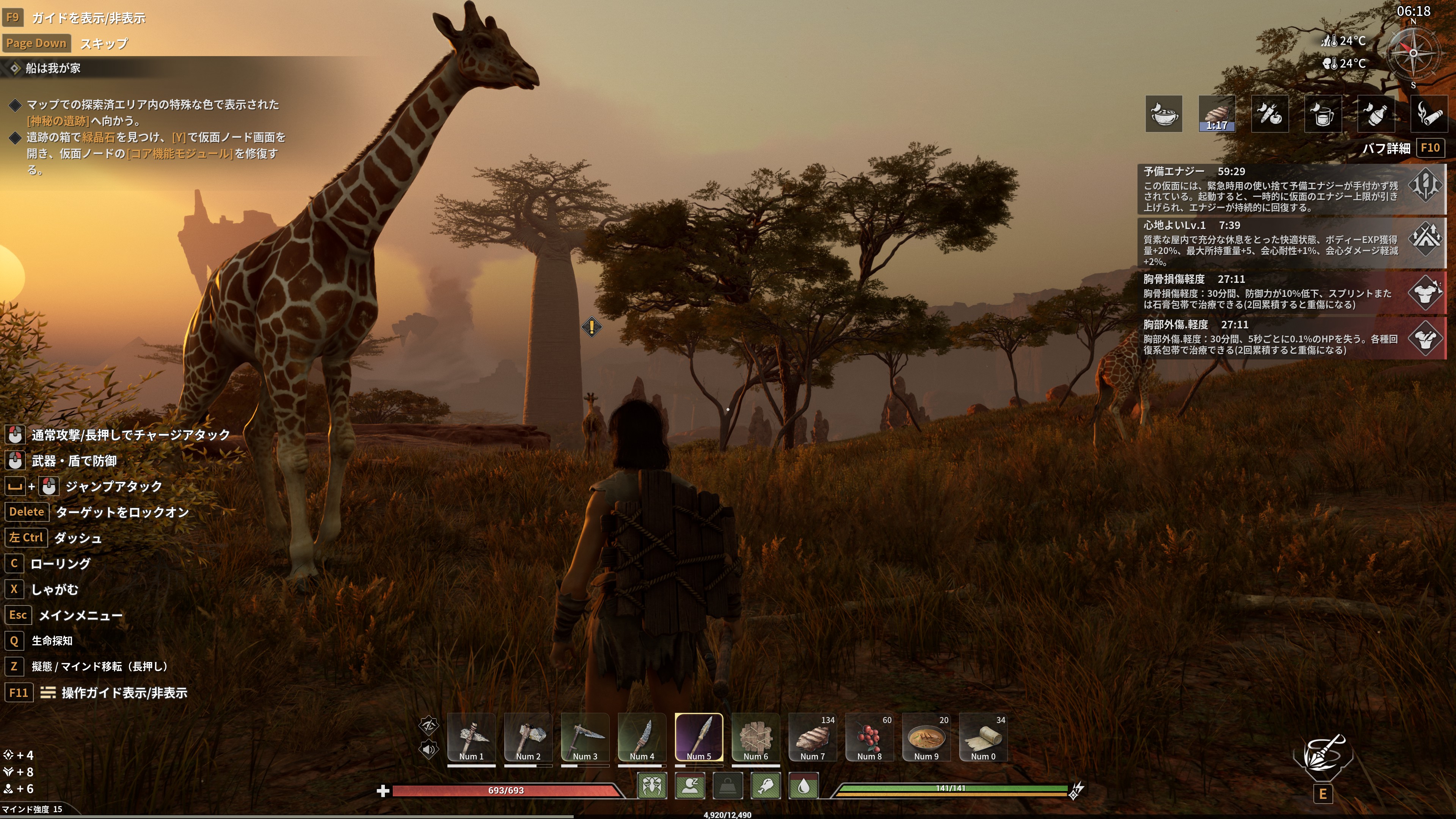The height and width of the screenshot is (819, 1456).
Task: Select the stone pickaxe hotbar slot
Action: point(471,737)
